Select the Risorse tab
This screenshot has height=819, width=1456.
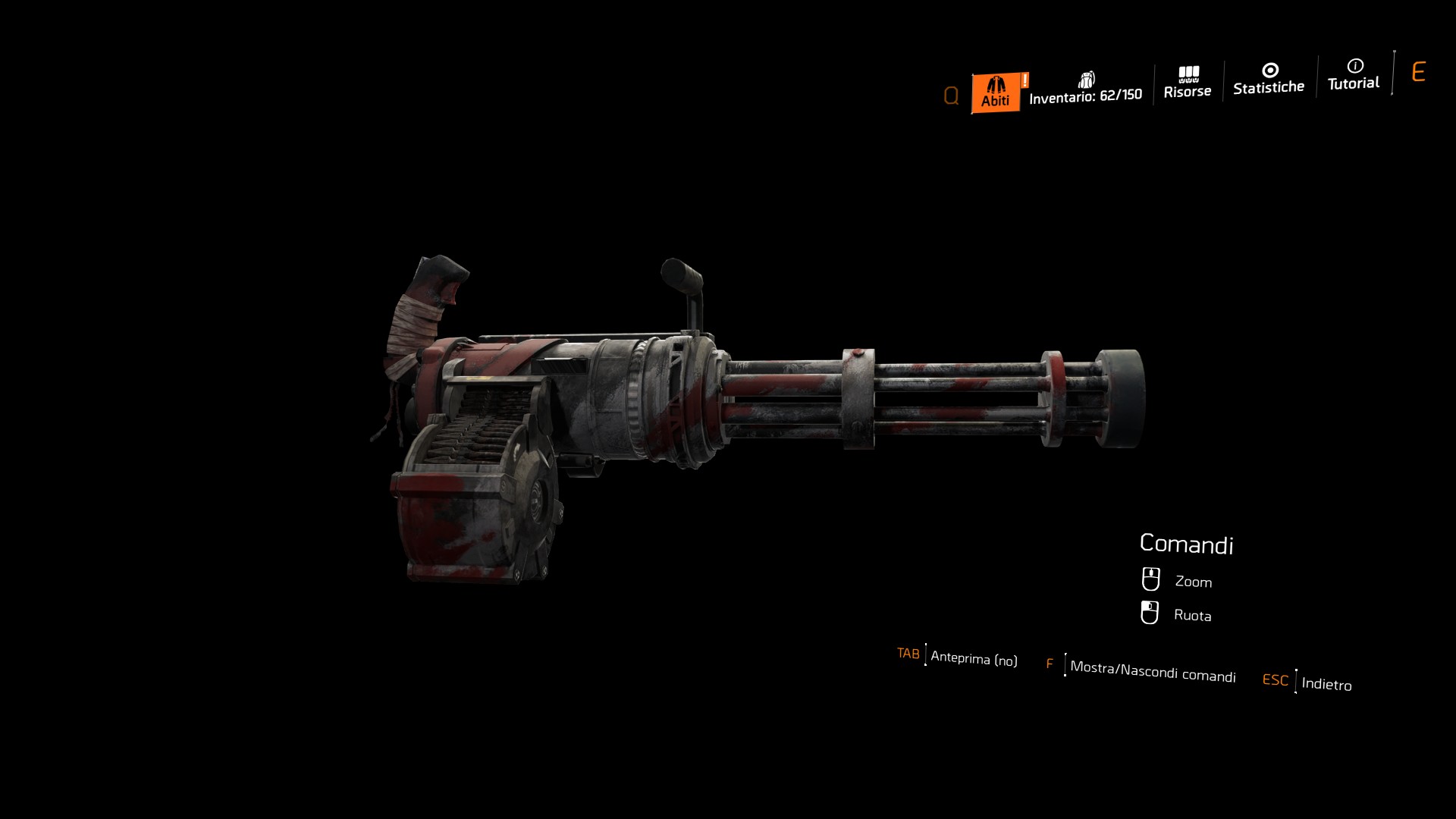pos(1188,83)
